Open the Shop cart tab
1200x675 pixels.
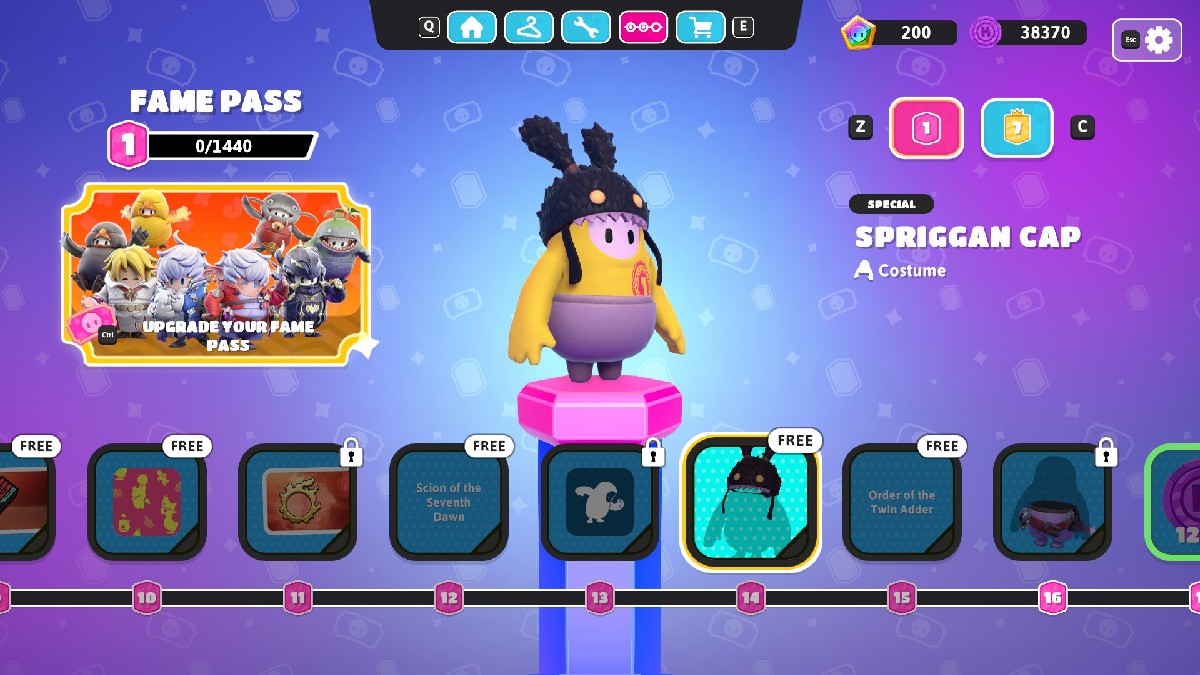tap(700, 27)
